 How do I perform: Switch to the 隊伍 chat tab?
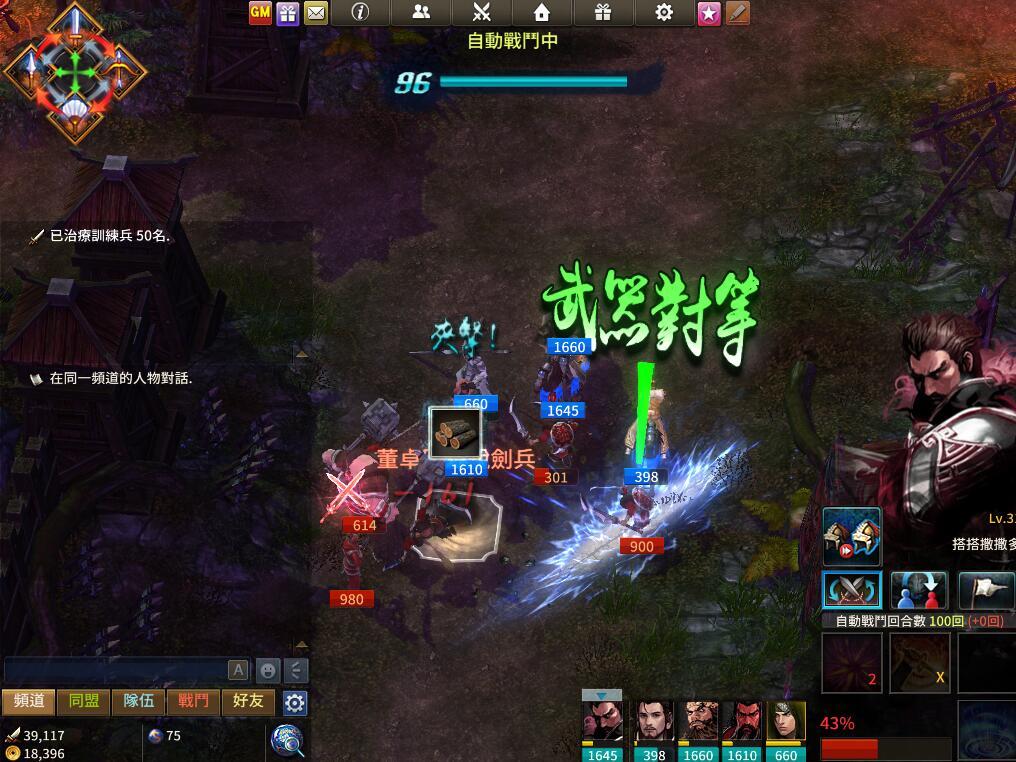tap(139, 701)
